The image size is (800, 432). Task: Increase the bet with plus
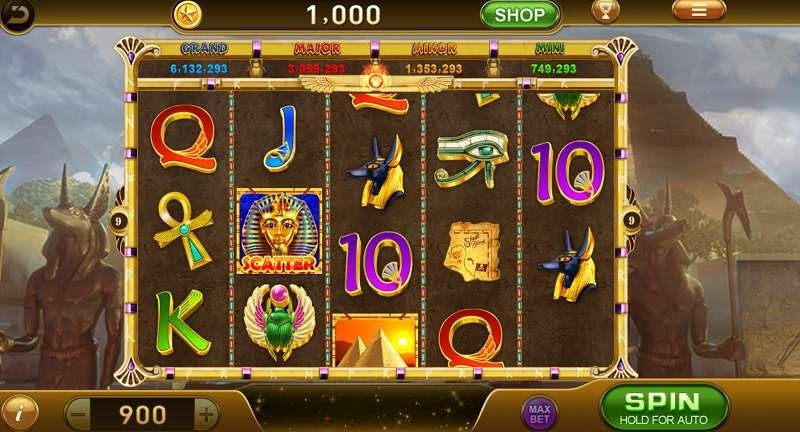tap(206, 412)
